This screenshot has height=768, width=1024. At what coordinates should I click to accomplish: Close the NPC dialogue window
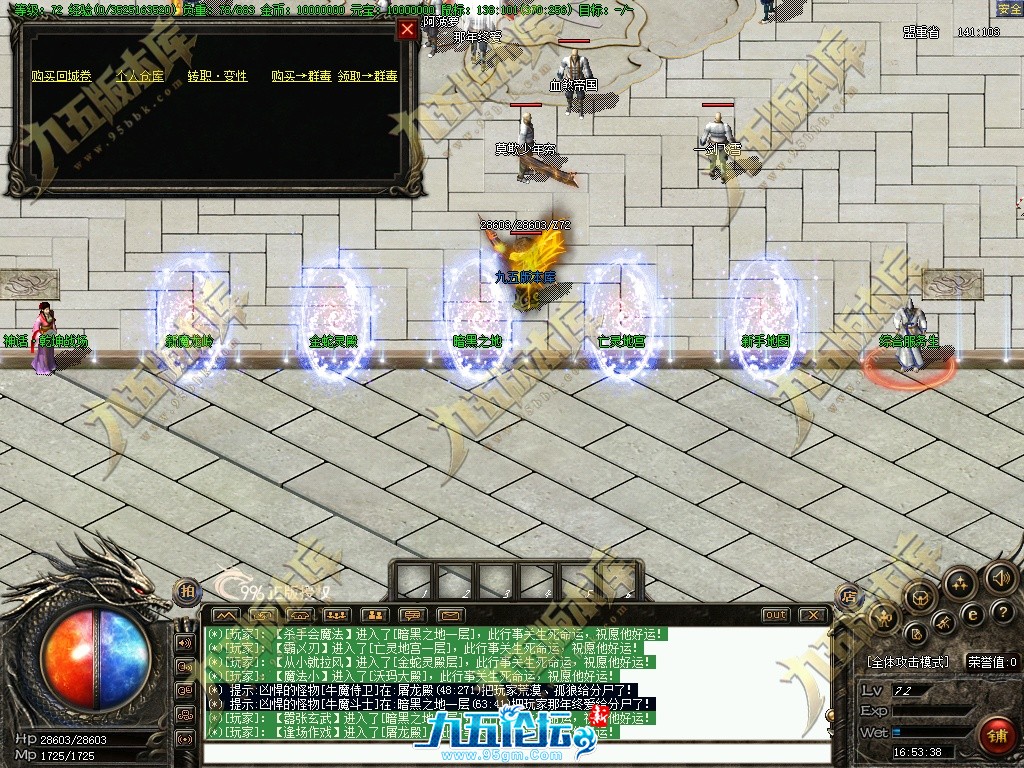tap(406, 29)
